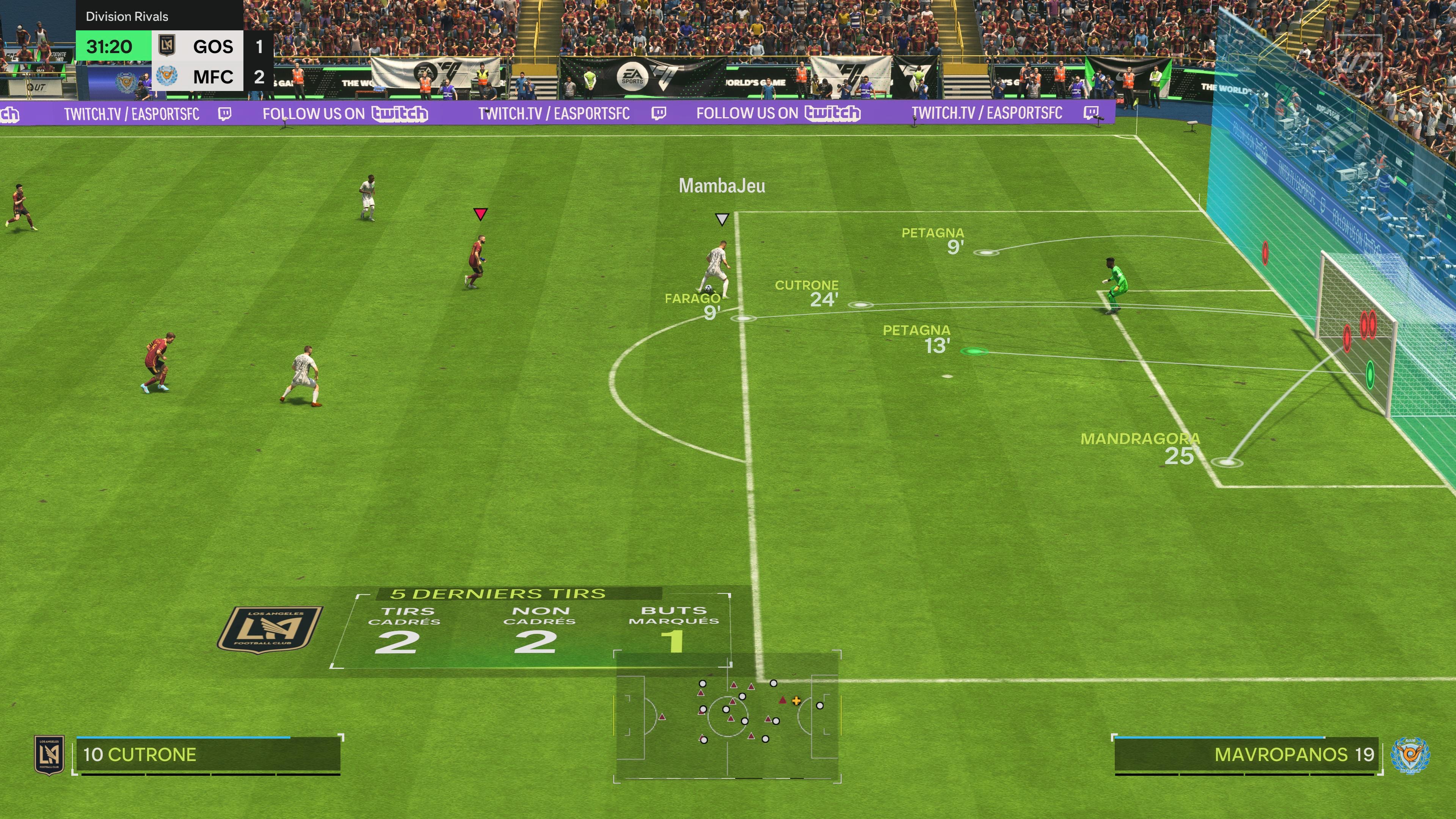This screenshot has height=819, width=1456.
Task: Click the LAFC crest beside Cutrone's name
Action: tap(49, 755)
